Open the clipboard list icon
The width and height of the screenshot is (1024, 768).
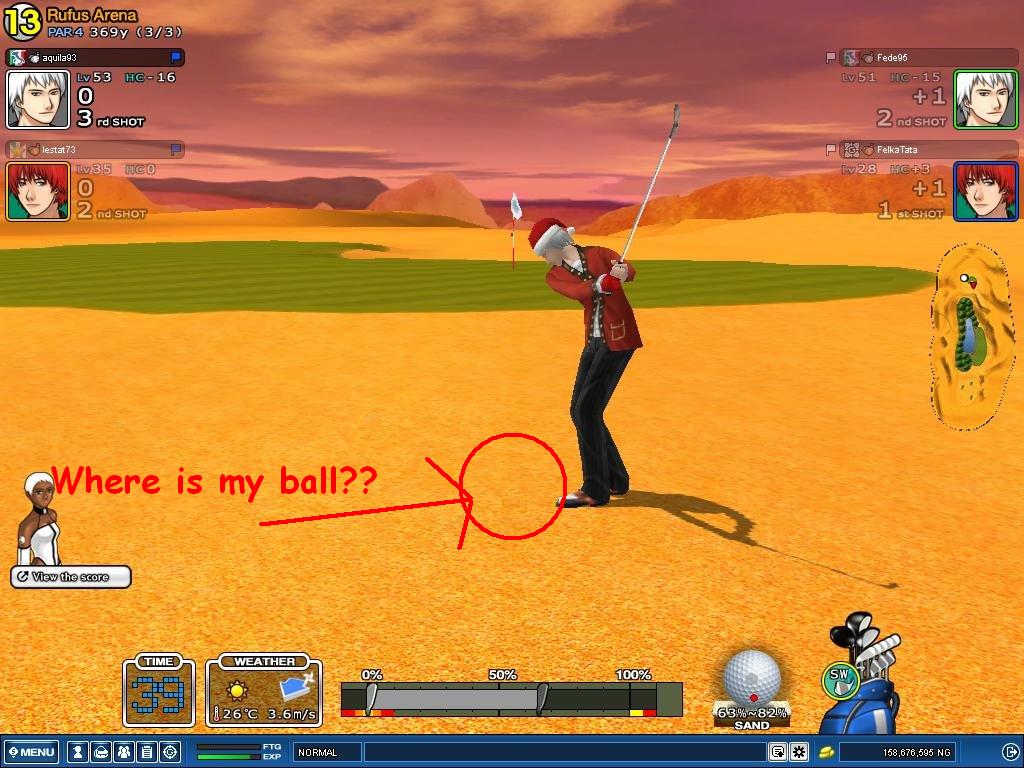146,752
